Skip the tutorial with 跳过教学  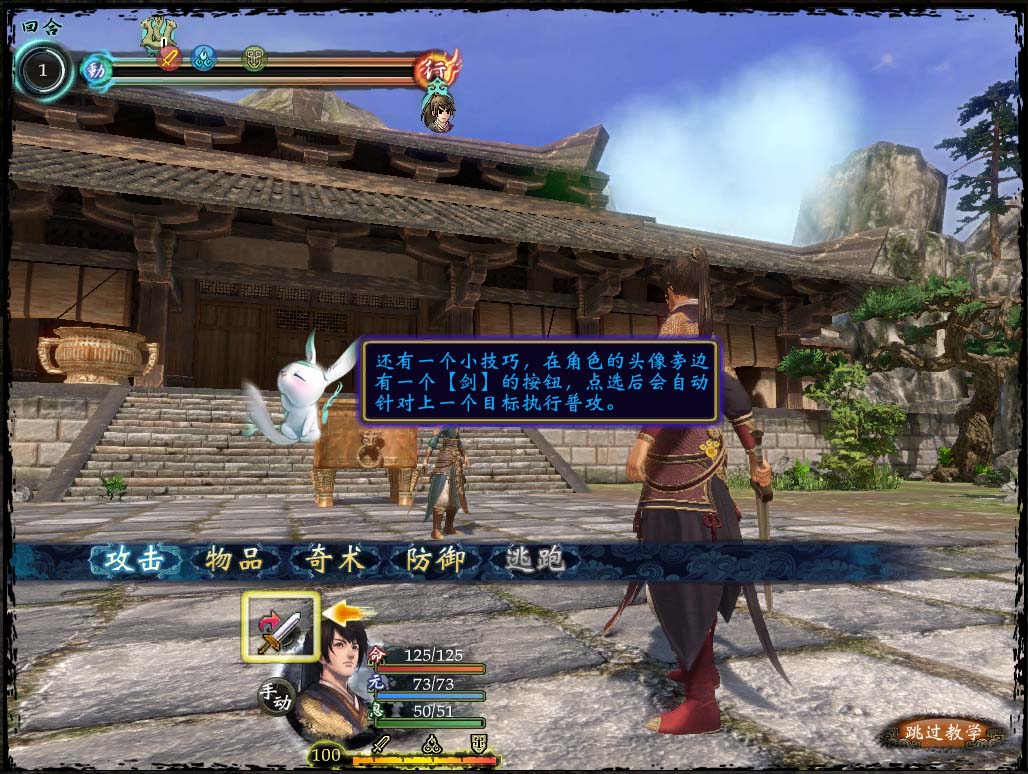(x=940, y=733)
